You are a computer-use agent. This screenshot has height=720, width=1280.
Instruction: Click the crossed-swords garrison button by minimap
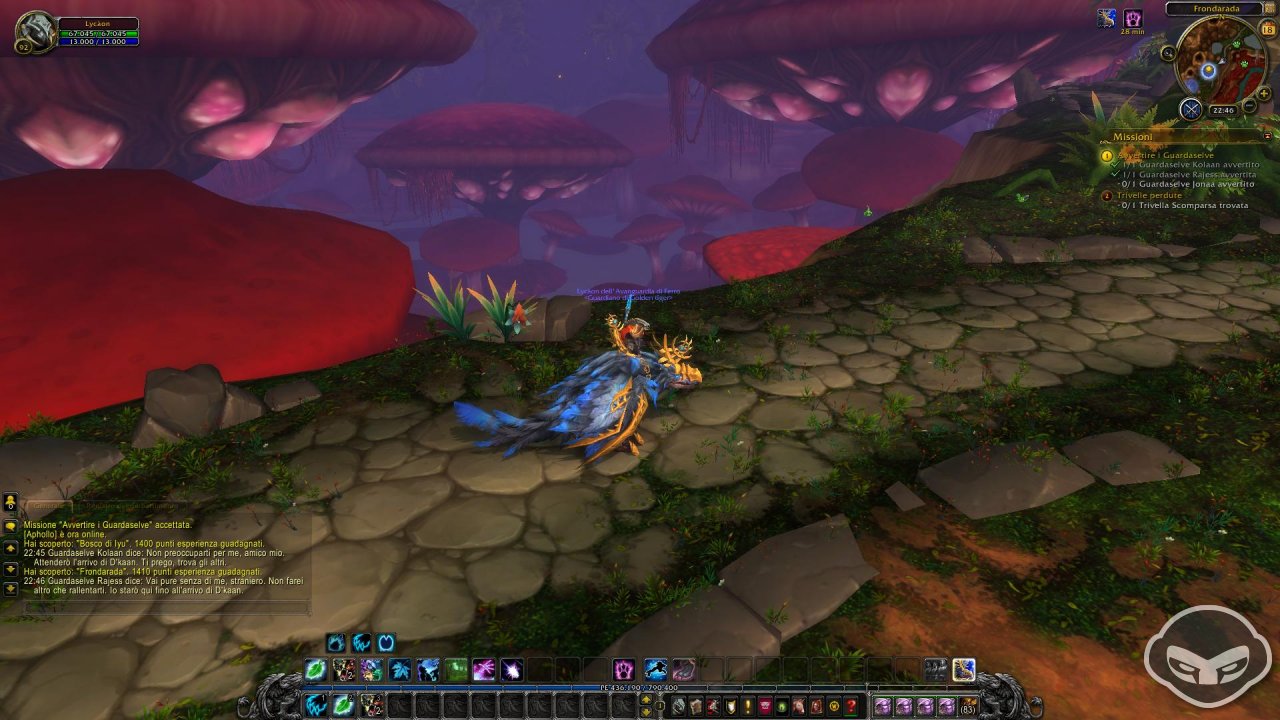point(1190,109)
